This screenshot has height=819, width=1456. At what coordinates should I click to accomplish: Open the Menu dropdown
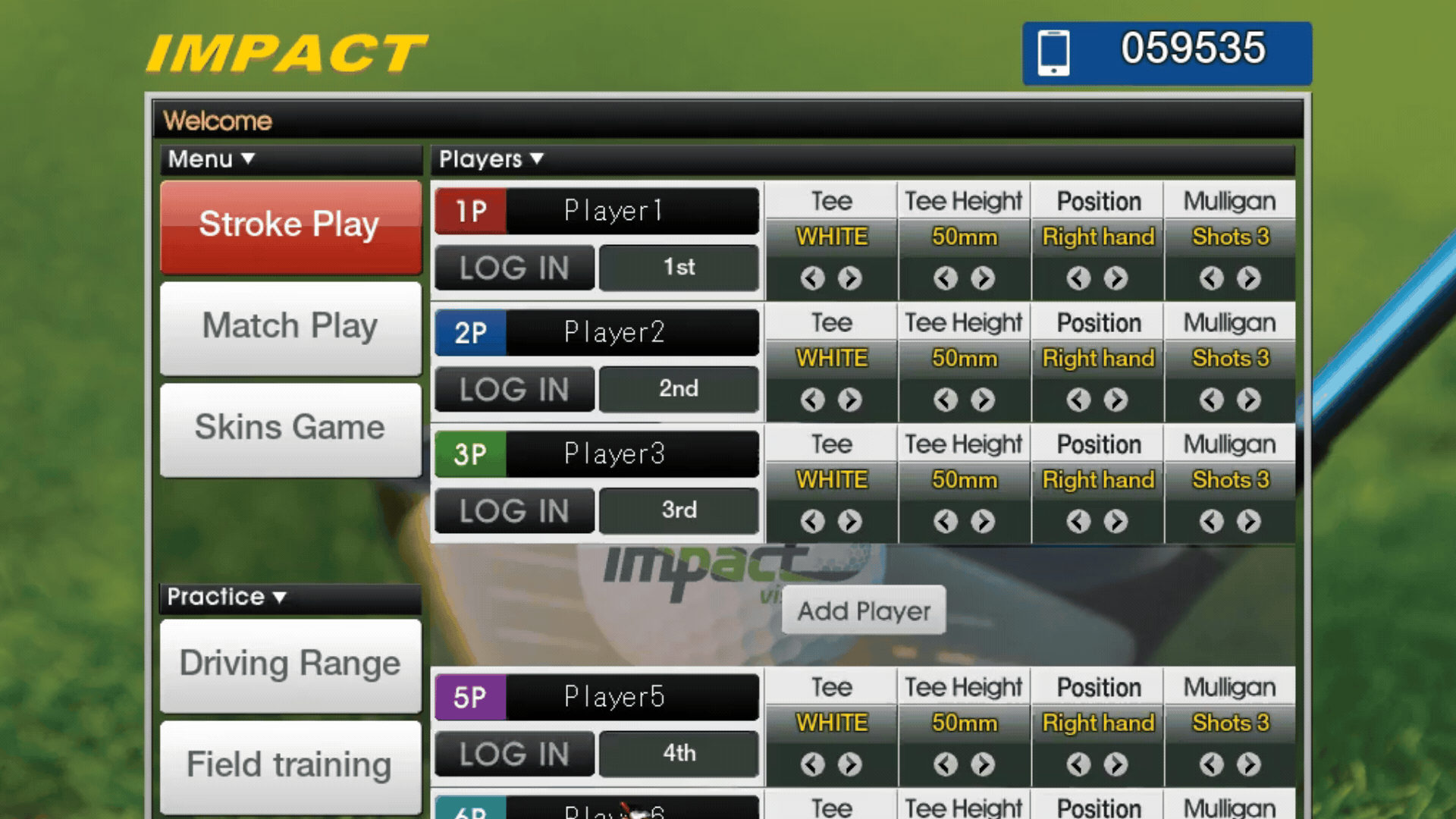(209, 159)
